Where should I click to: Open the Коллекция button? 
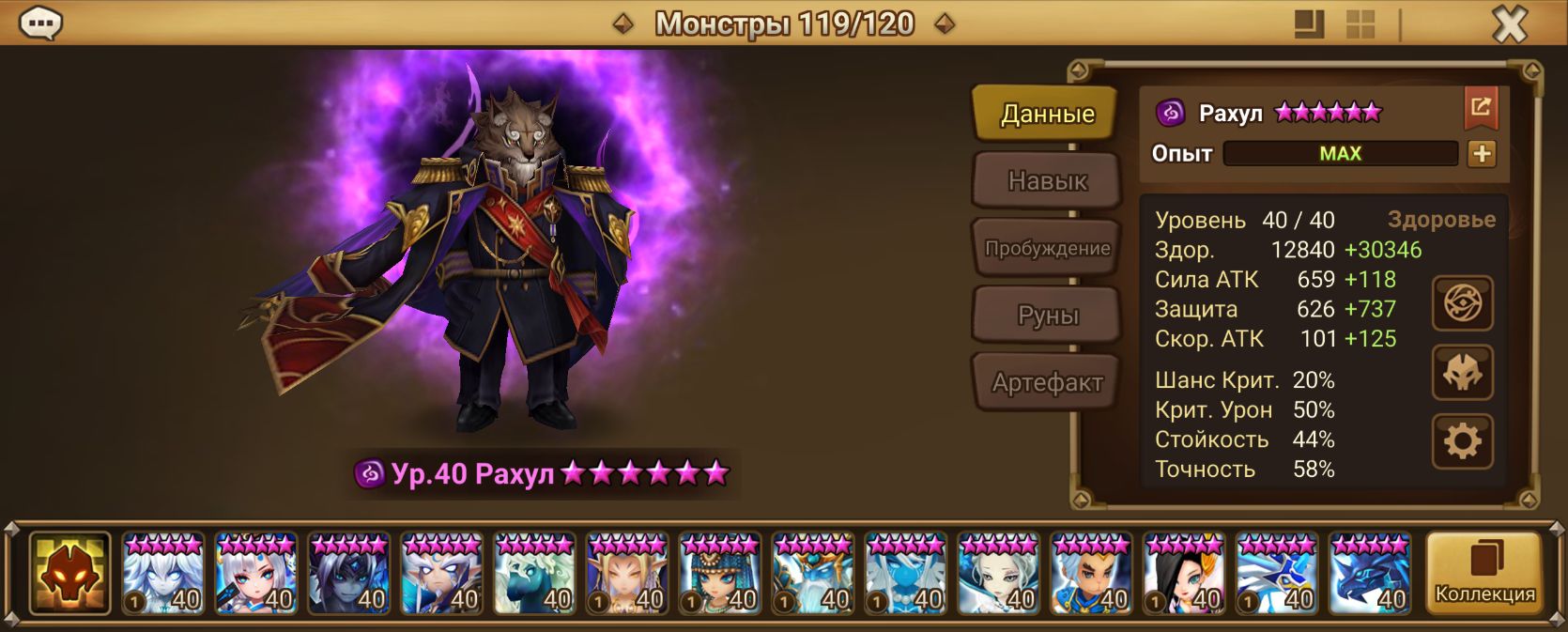click(1483, 573)
